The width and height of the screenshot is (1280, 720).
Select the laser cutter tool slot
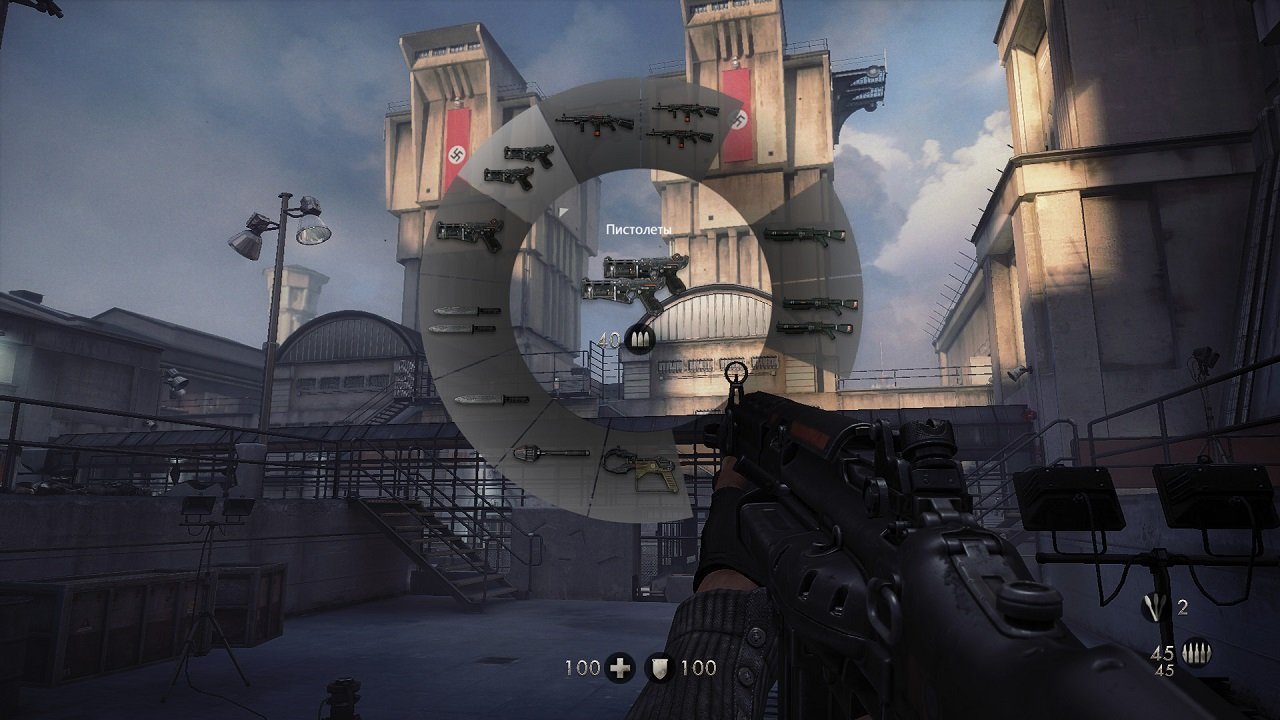pos(641,470)
